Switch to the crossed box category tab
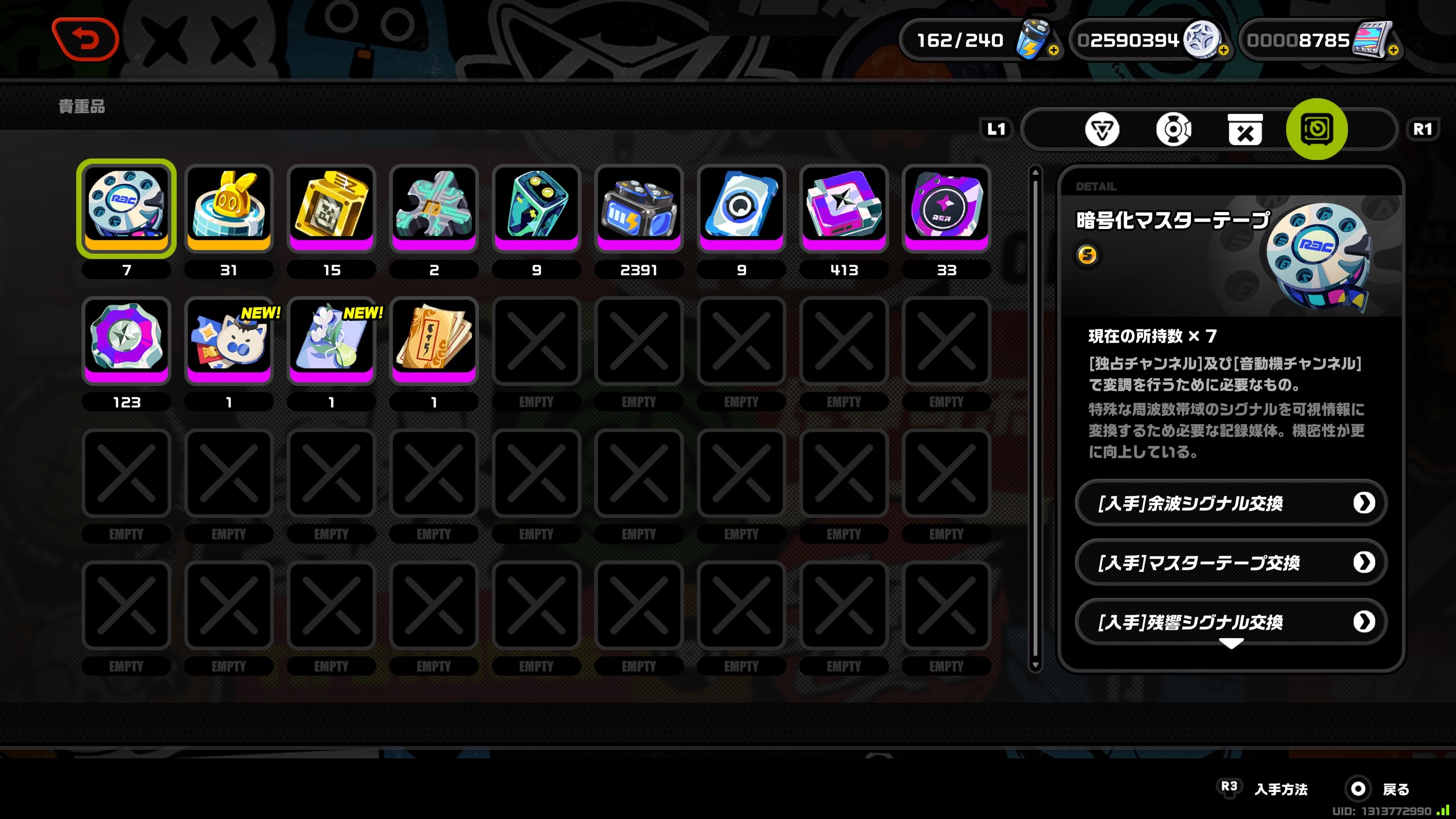Viewport: 1456px width, 819px height. (x=1245, y=130)
